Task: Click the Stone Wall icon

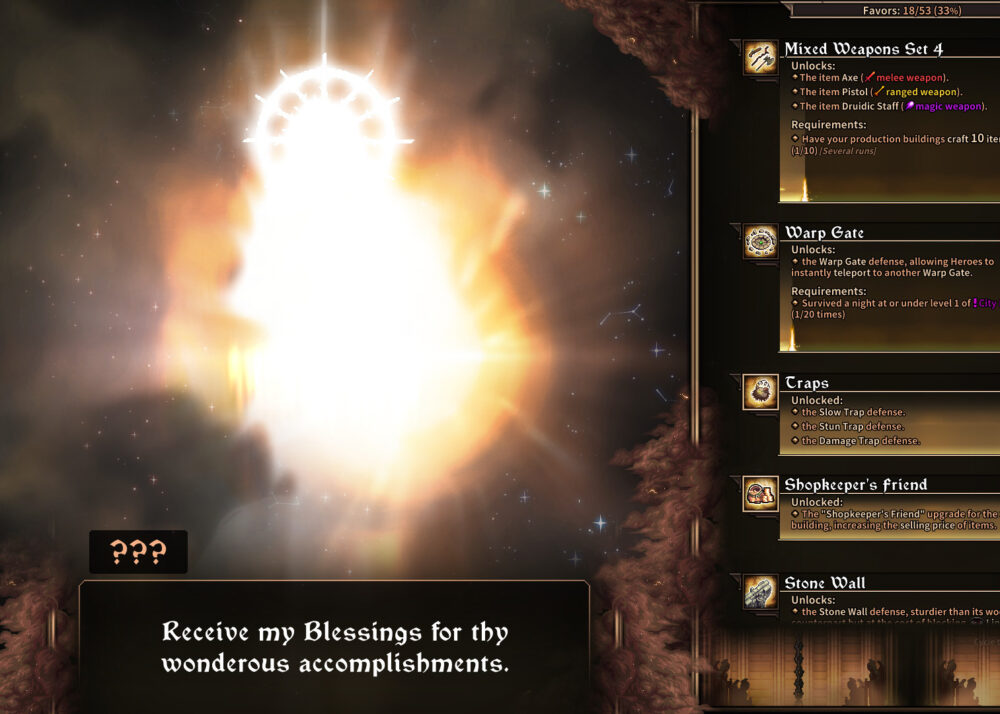Action: [x=760, y=592]
